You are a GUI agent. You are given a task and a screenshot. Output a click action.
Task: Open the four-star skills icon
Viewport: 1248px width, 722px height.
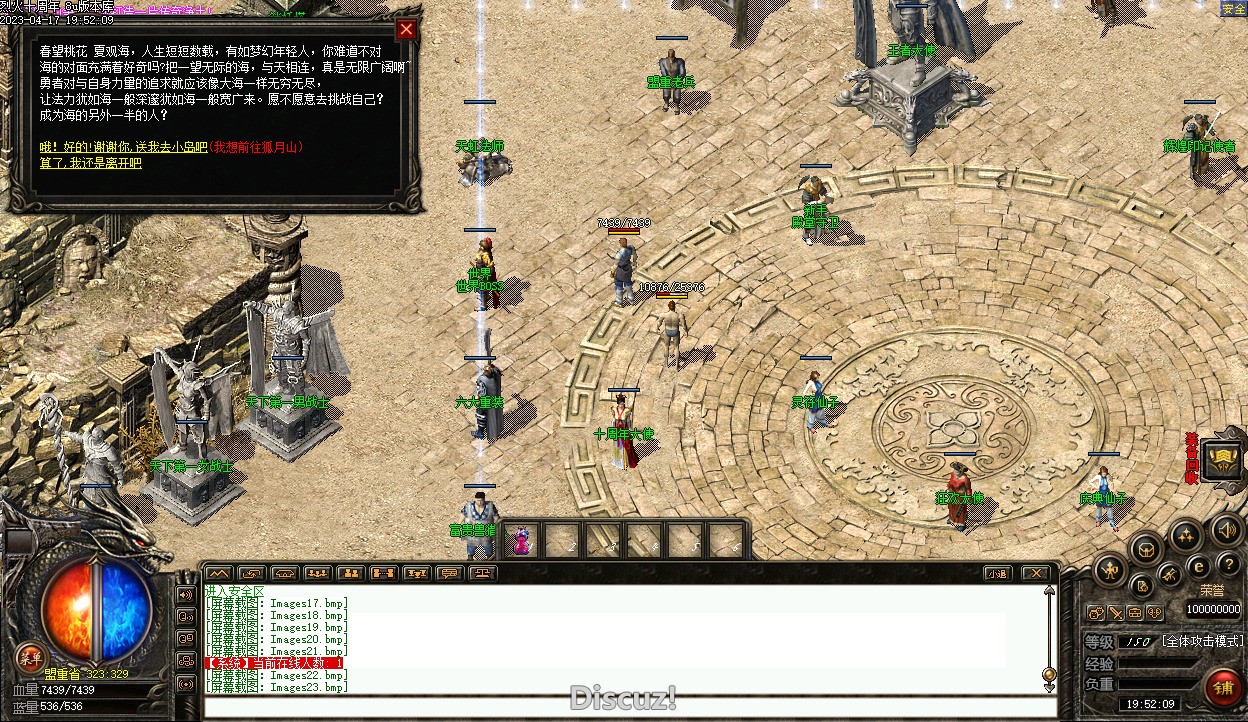coord(1185,535)
